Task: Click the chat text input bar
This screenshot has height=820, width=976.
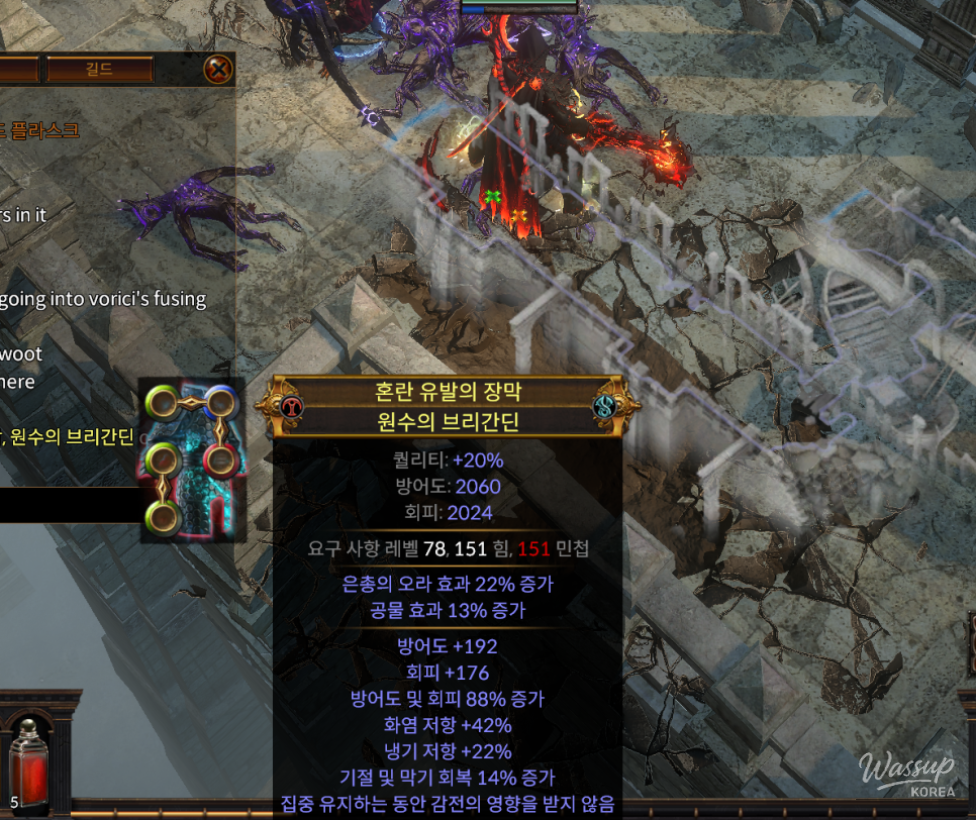Action: (x=68, y=505)
